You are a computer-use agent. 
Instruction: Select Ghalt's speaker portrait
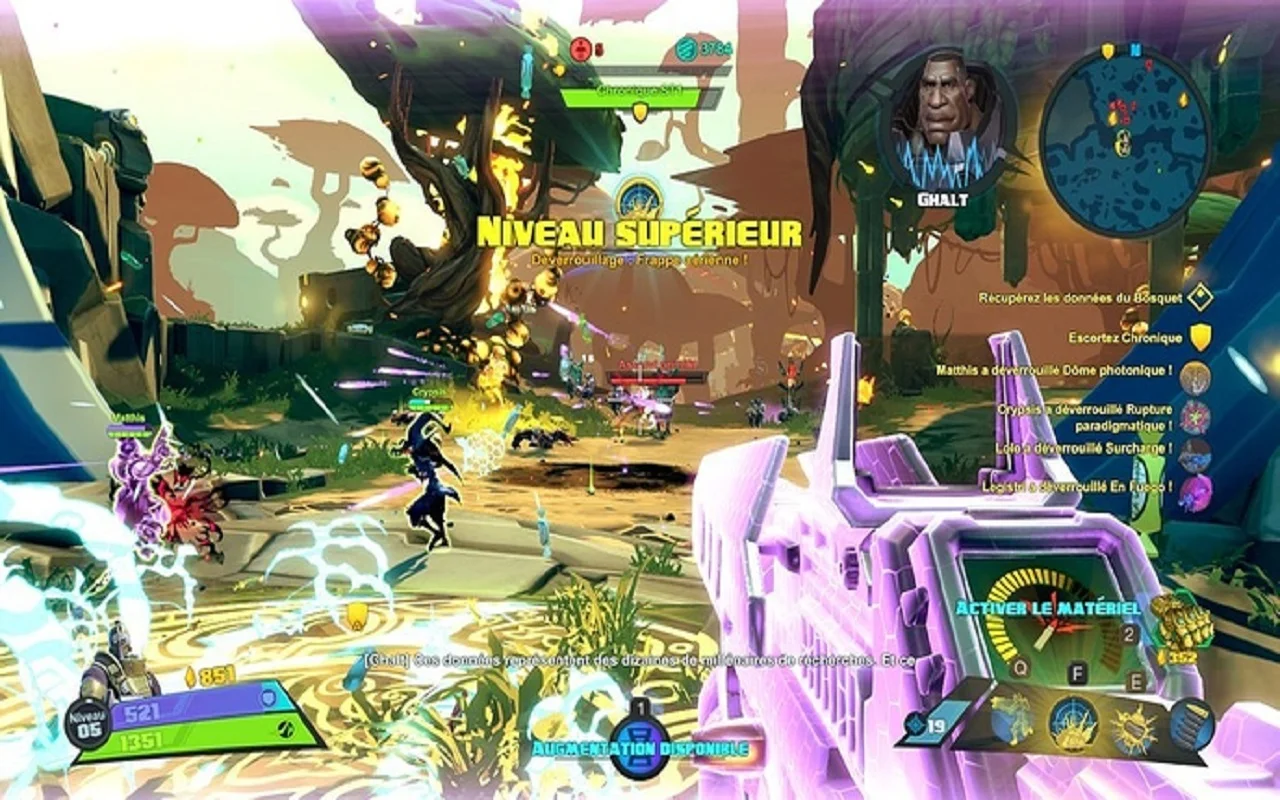[x=944, y=120]
